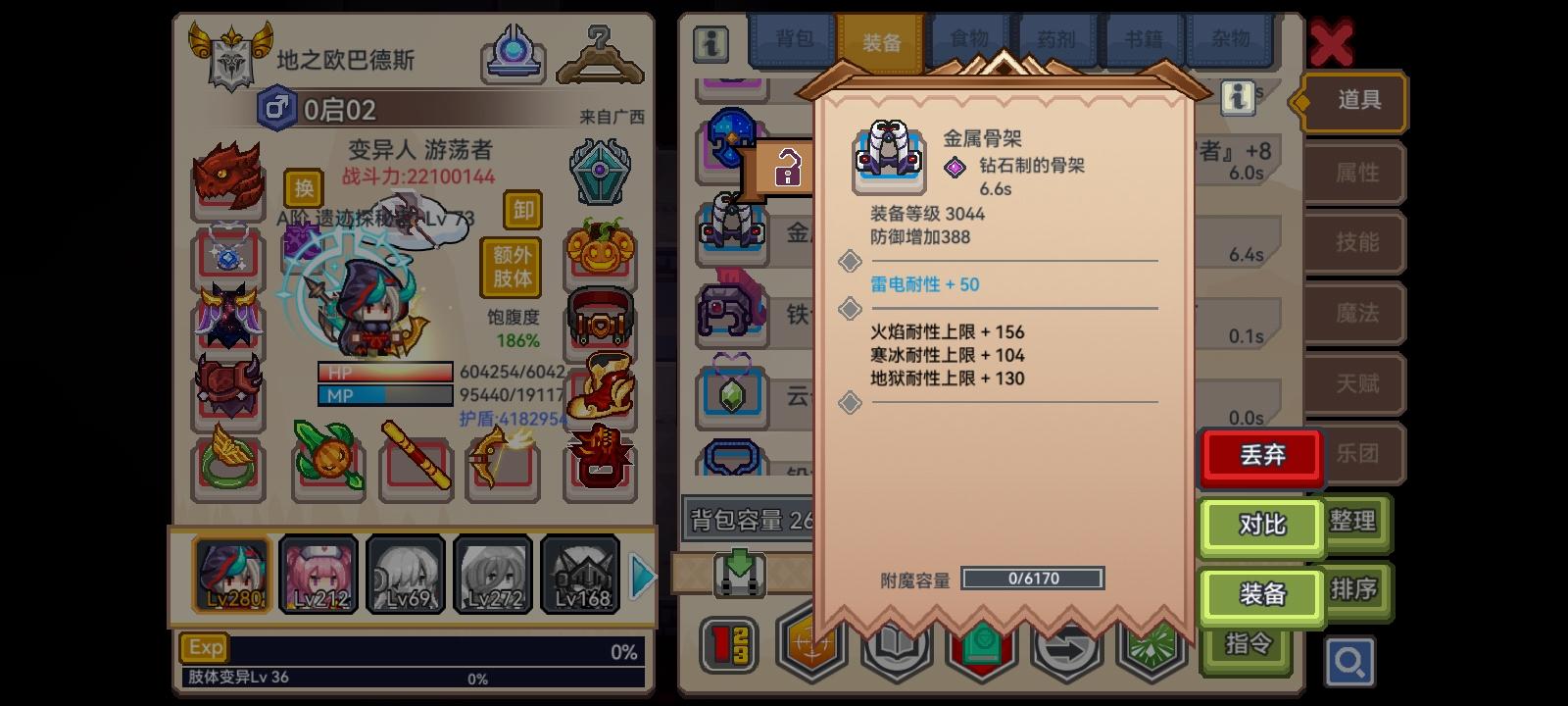
Task: Click the purple shield emblem icon
Action: [600, 170]
